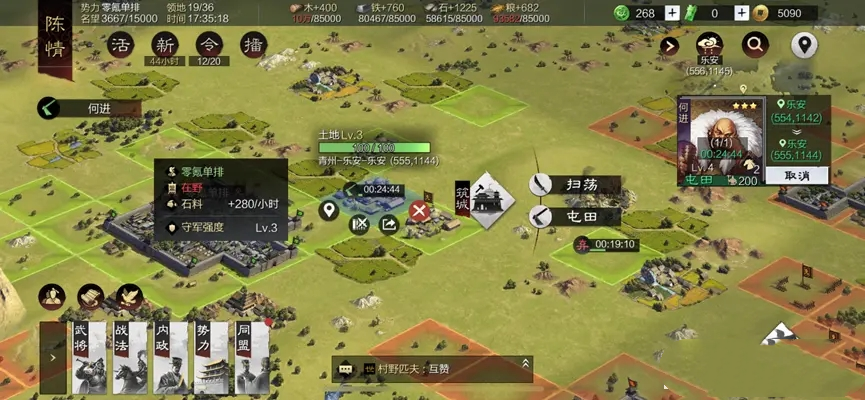
Task: Open the magnifying glass search button
Action: tap(755, 44)
